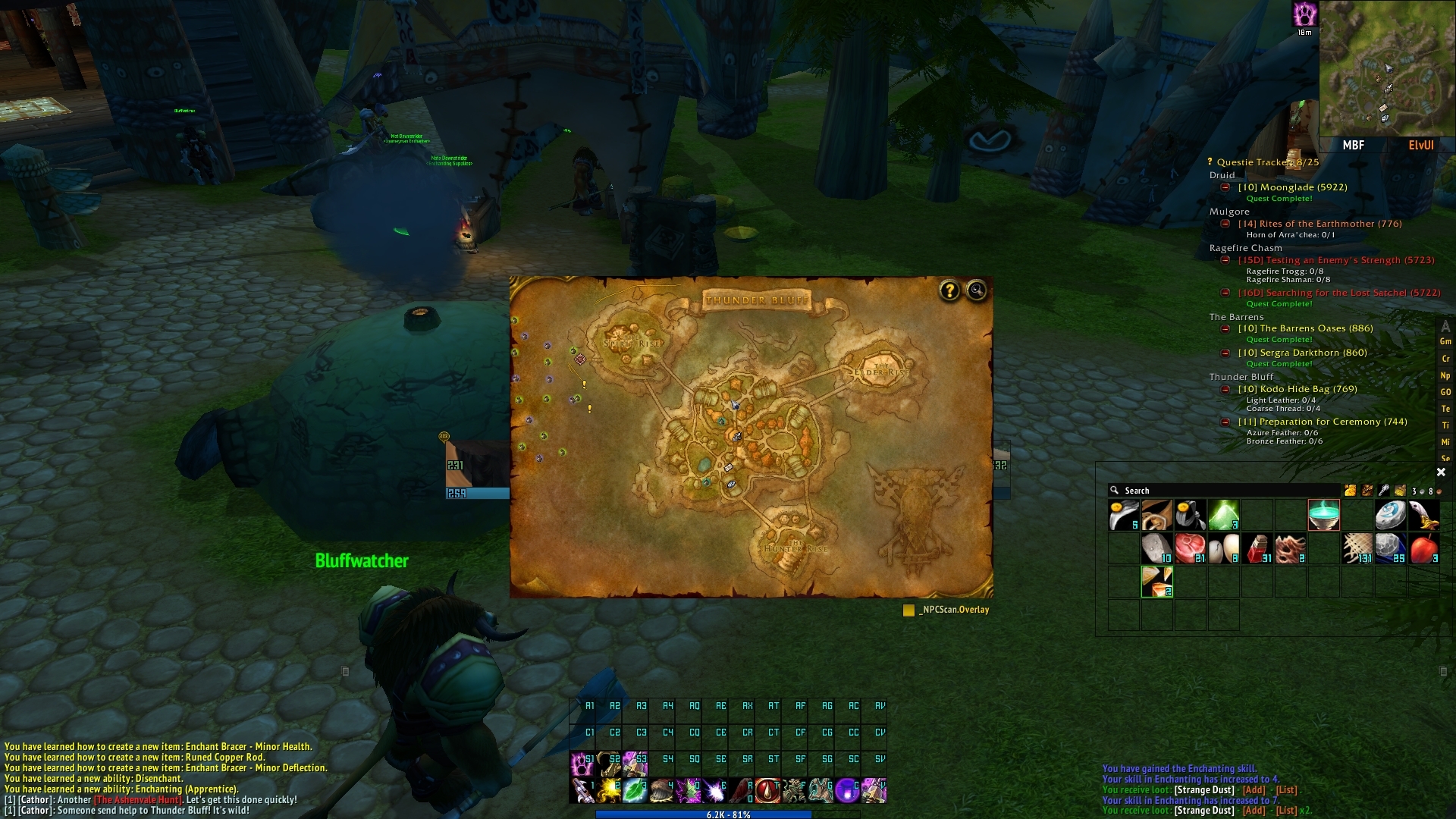Click the purple paw buff icon

(1304, 14)
